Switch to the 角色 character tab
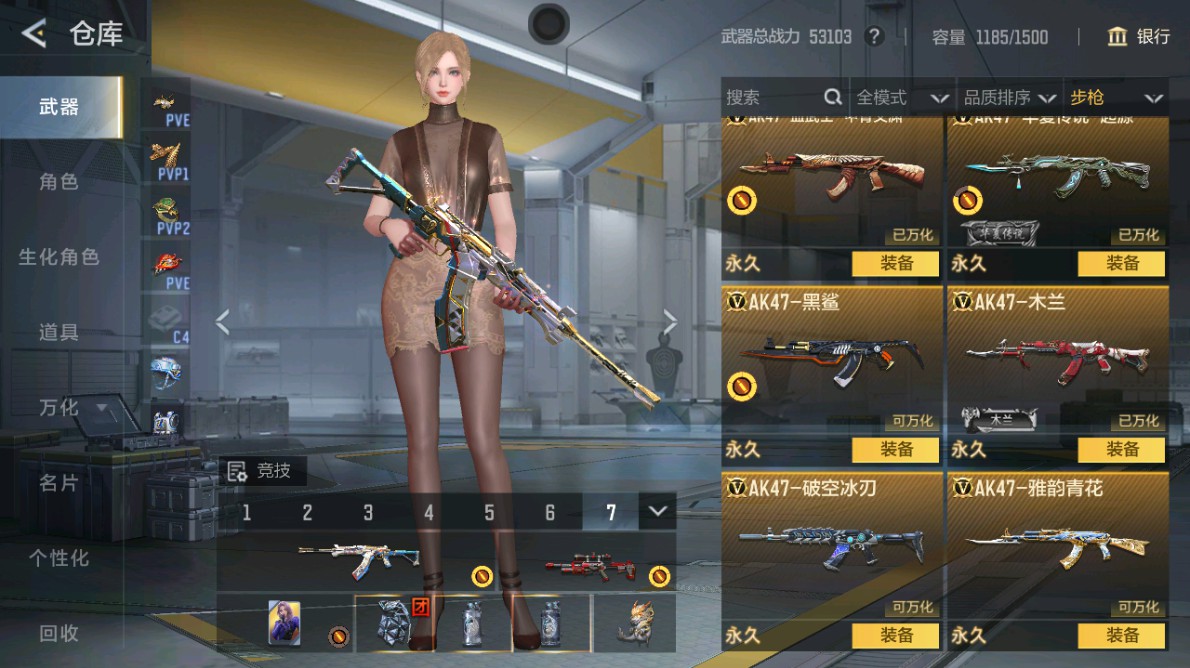The height and width of the screenshot is (668, 1190). click(59, 182)
